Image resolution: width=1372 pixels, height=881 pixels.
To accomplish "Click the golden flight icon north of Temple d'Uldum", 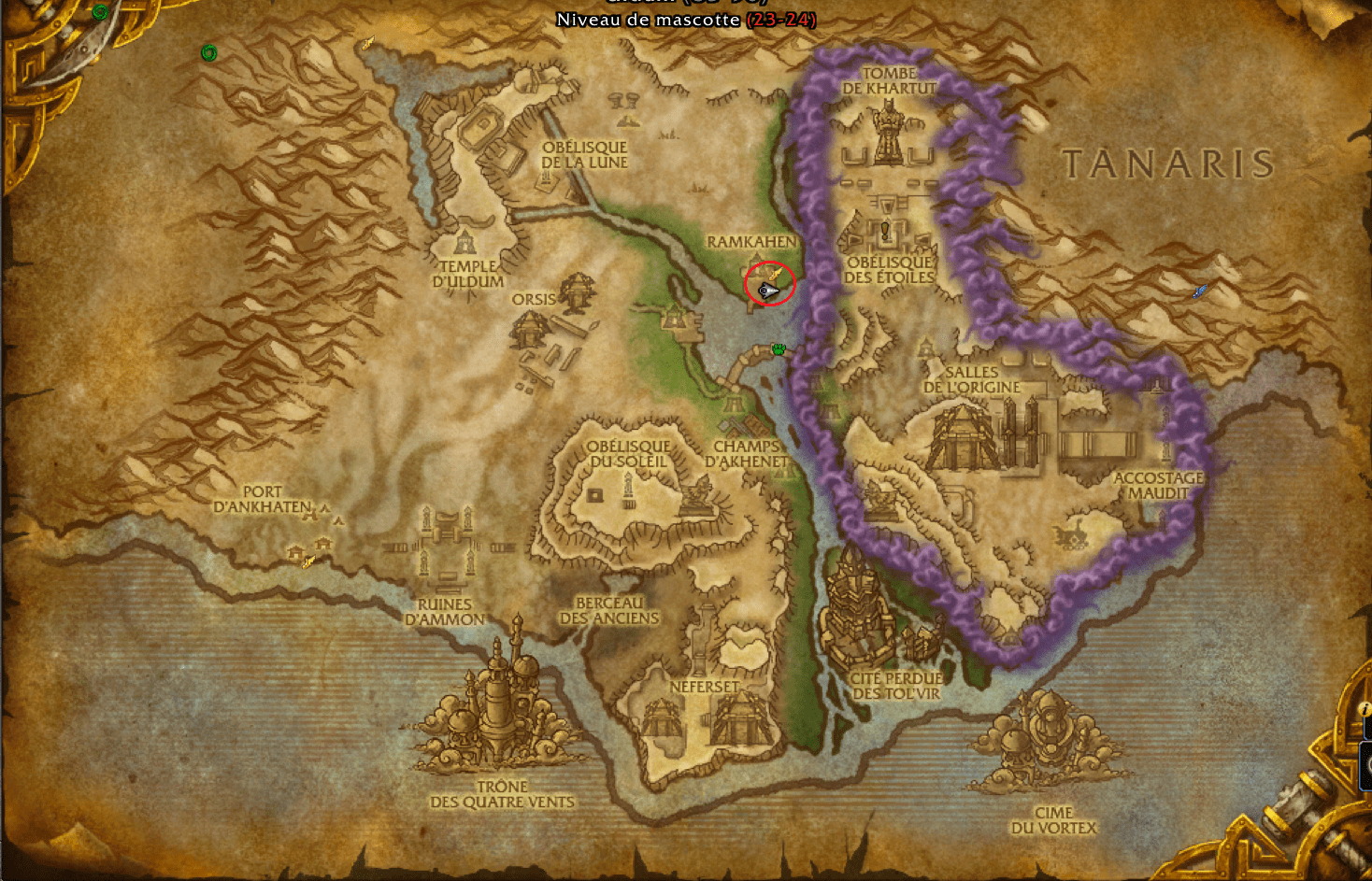I will [x=368, y=43].
